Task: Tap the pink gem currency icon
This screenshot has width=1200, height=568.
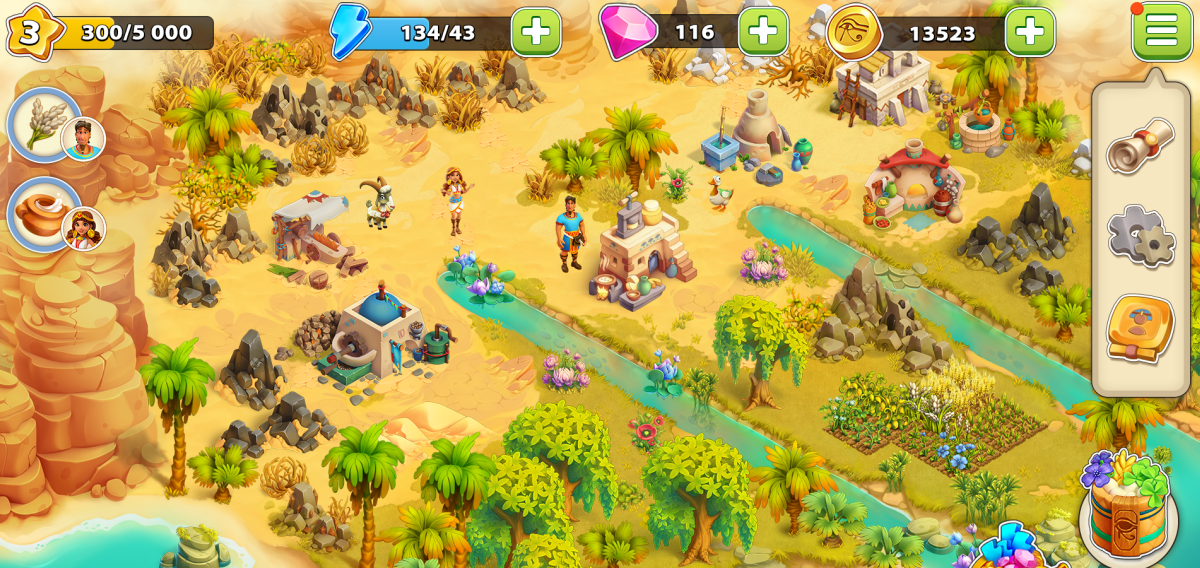Action: click(620, 31)
